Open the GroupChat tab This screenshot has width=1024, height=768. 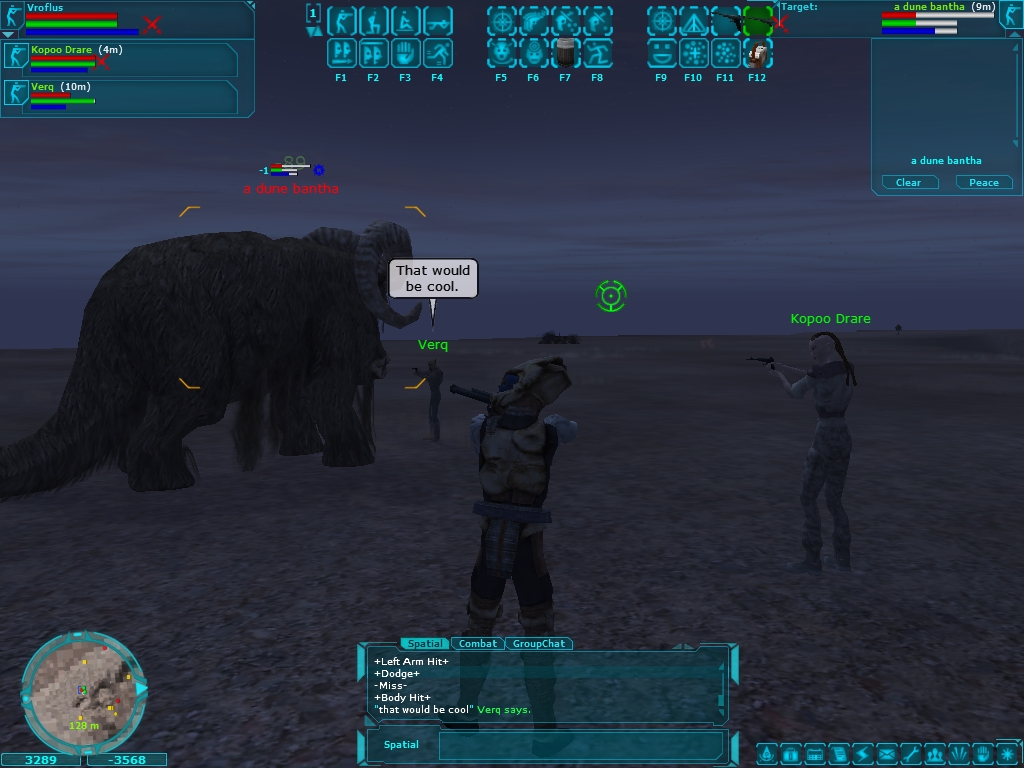pyautogui.click(x=539, y=644)
